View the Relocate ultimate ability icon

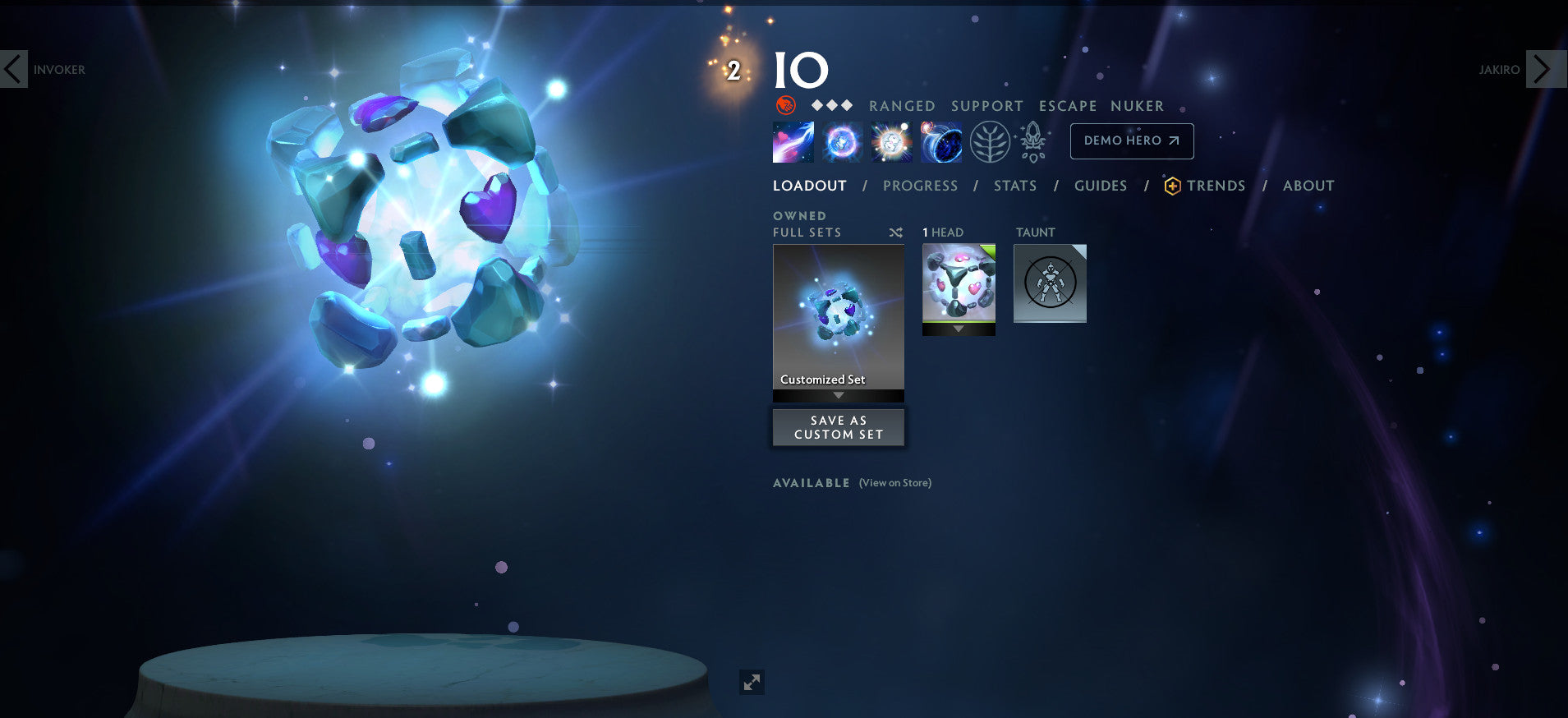941,141
